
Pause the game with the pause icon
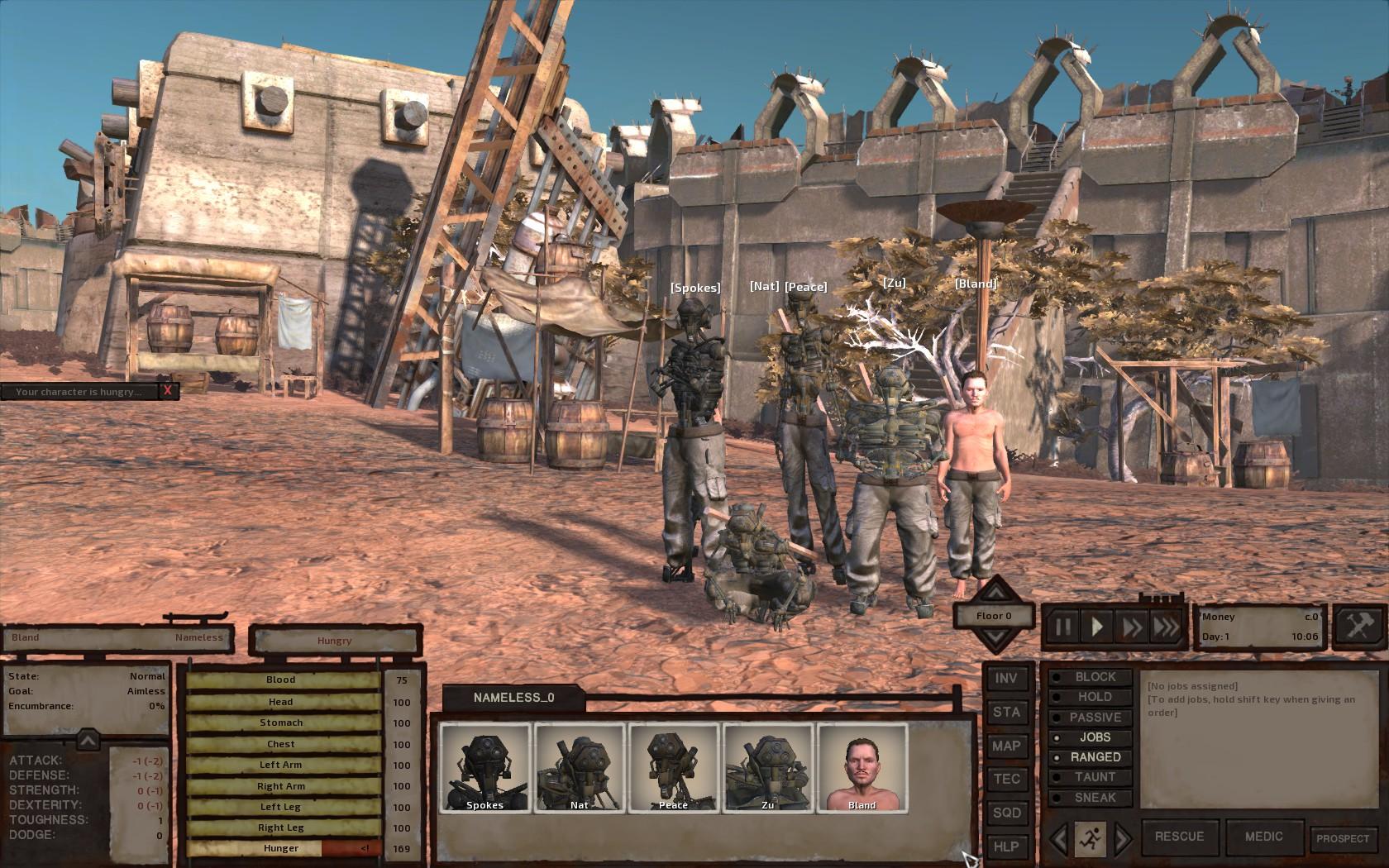click(x=1065, y=627)
